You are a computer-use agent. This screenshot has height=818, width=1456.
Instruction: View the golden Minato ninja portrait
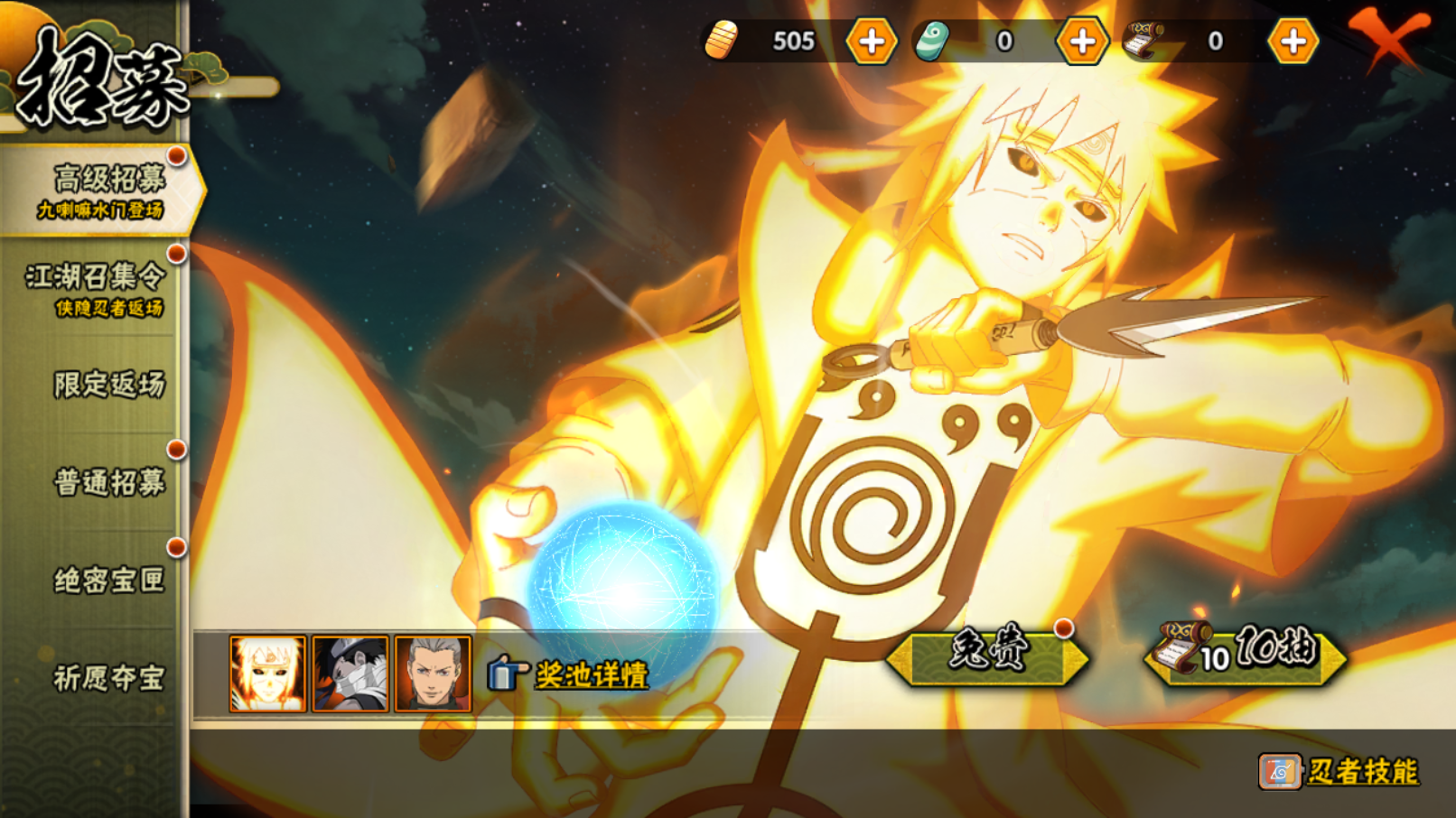coord(267,674)
